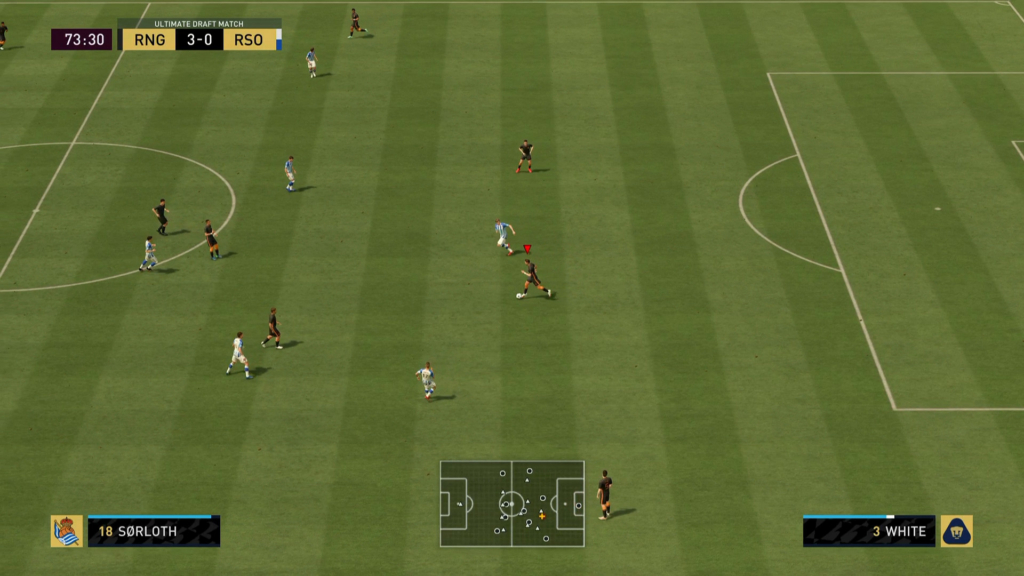Viewport: 1024px width, 576px height.
Task: Select the Real Sociedad club crest
Action: [67, 531]
